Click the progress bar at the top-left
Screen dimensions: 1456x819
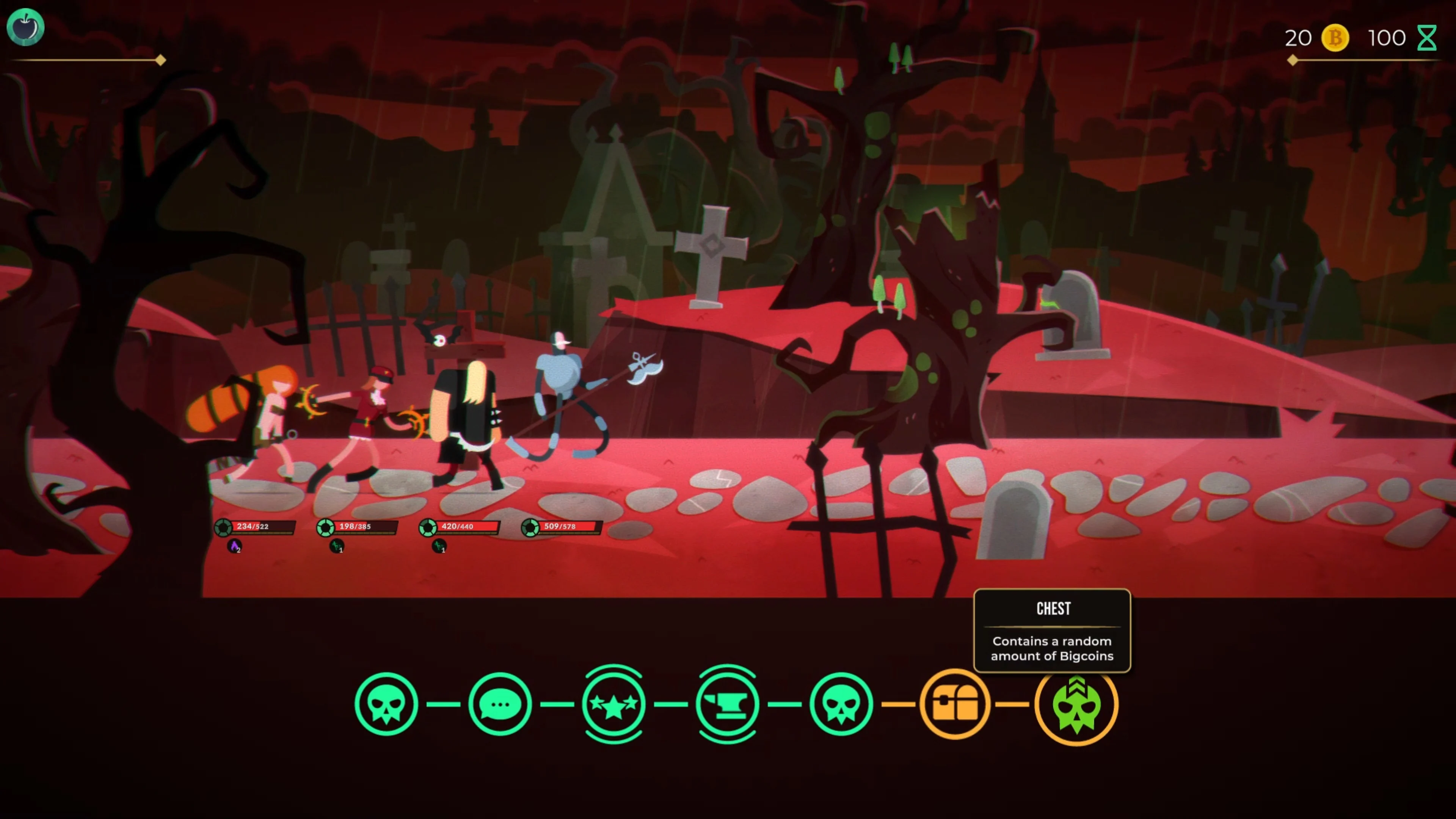(x=85, y=61)
